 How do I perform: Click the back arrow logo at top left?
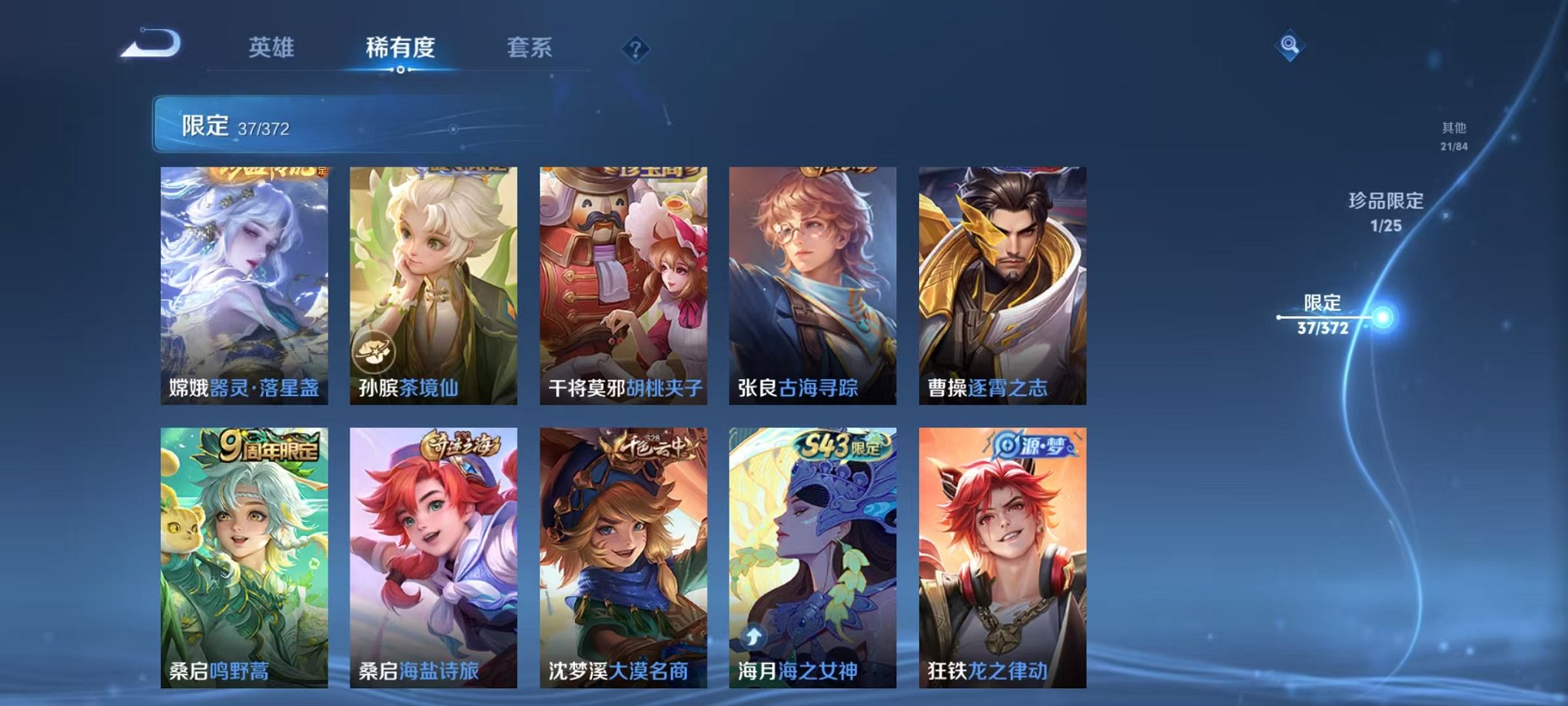pos(148,45)
